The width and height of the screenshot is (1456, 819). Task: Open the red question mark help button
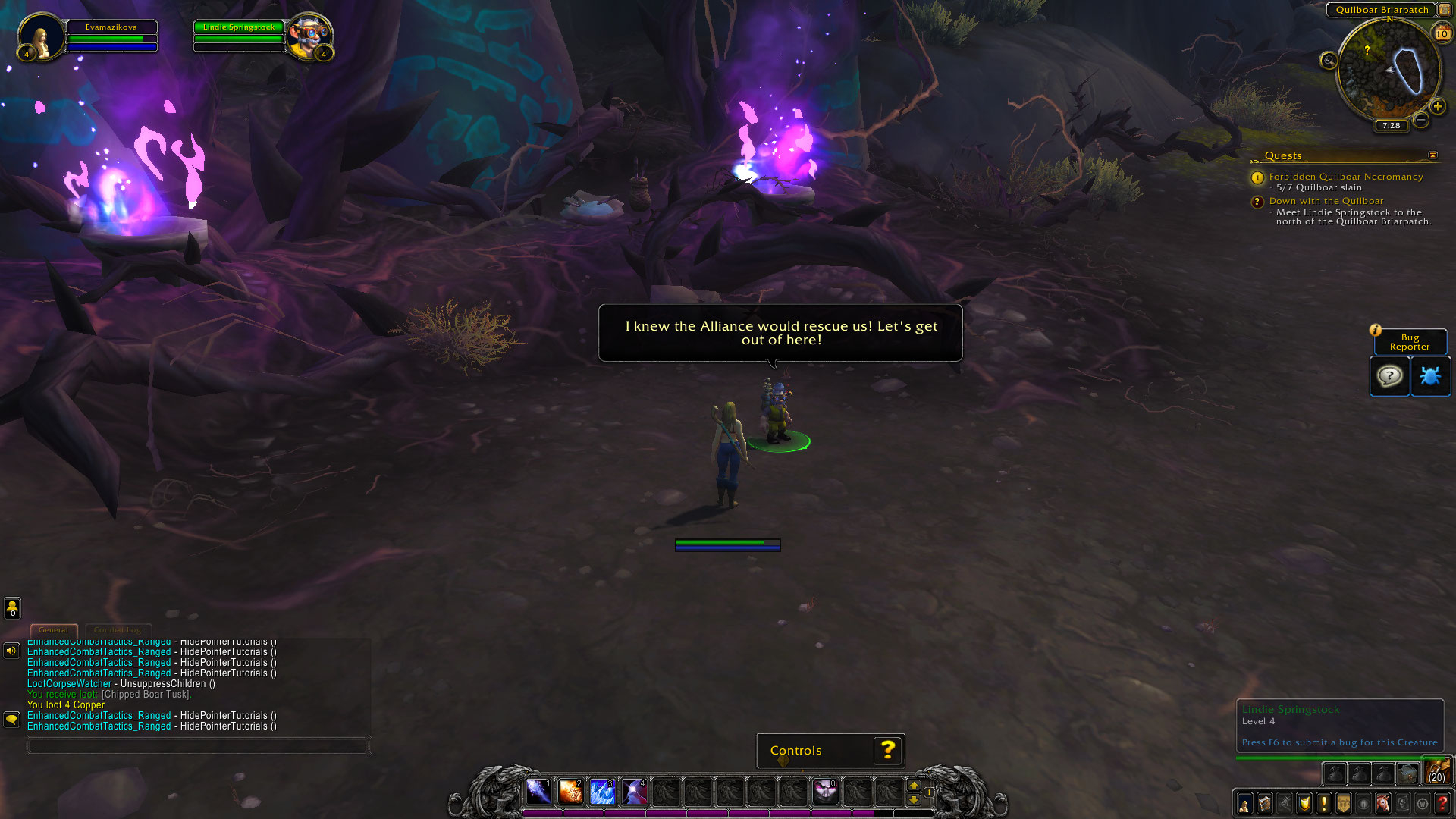tap(1442, 804)
